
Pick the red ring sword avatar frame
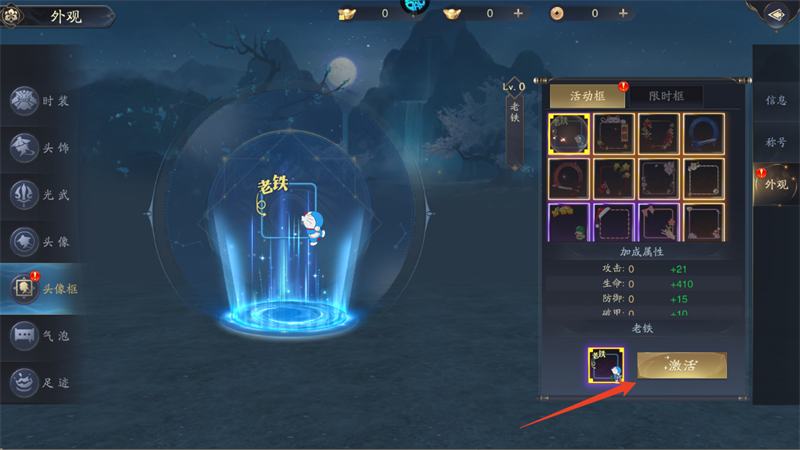click(x=568, y=178)
